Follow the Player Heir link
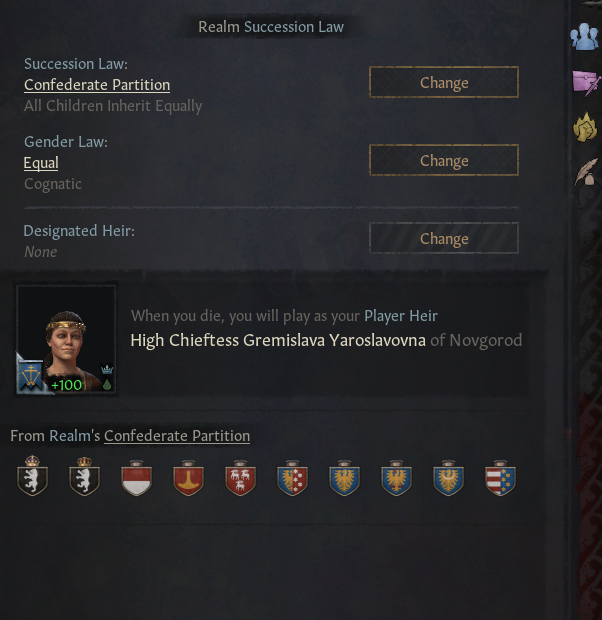The height and width of the screenshot is (620, 602). pos(400,316)
